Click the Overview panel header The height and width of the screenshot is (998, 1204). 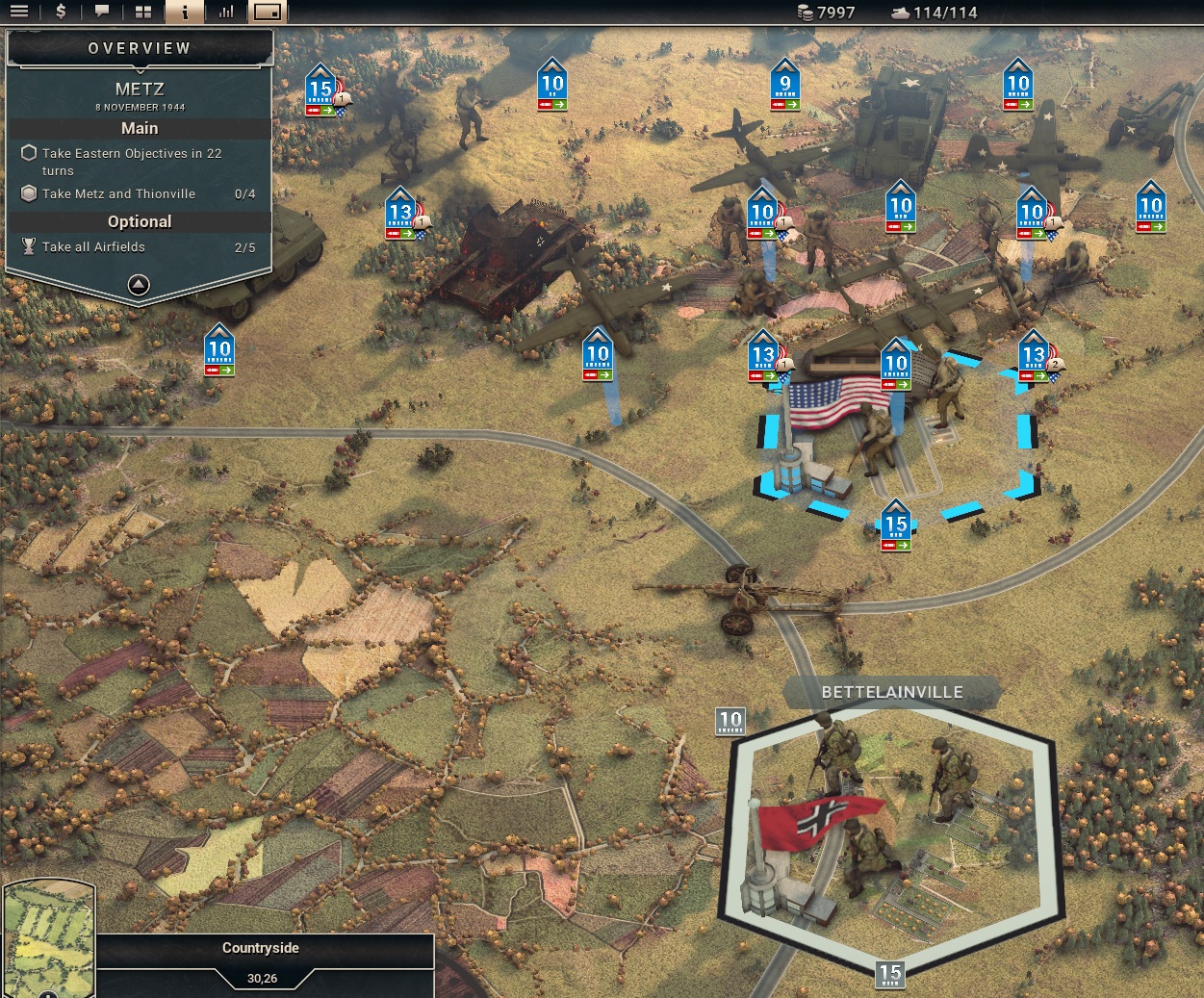(x=140, y=48)
